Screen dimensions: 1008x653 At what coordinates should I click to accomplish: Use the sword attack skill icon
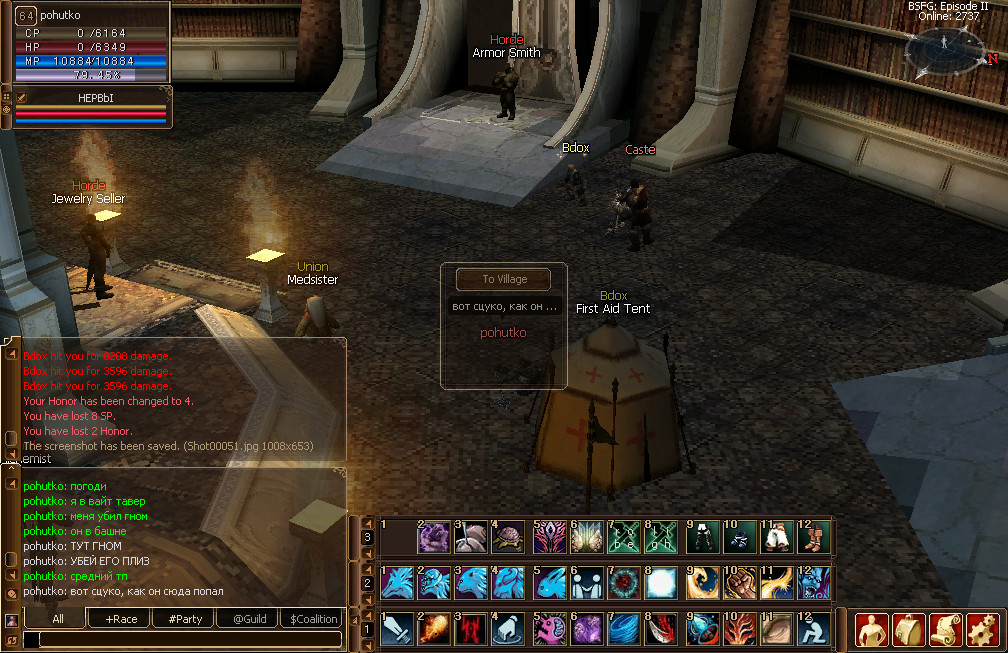click(397, 628)
